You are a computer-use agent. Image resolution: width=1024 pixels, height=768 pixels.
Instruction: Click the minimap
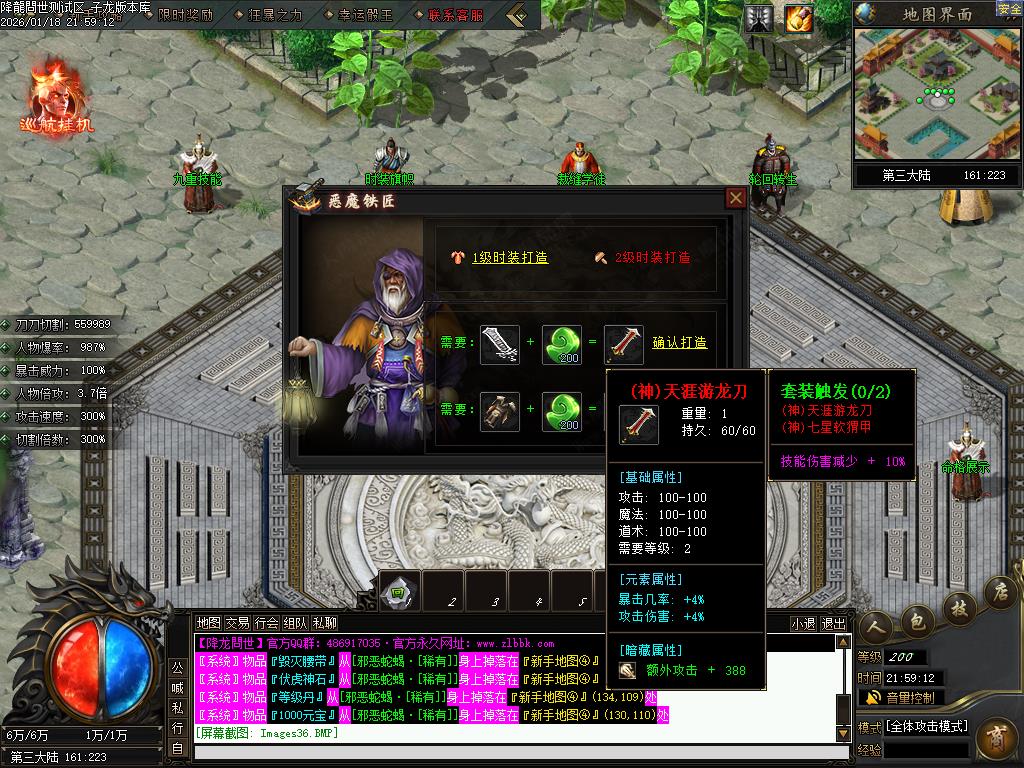[x=937, y=93]
